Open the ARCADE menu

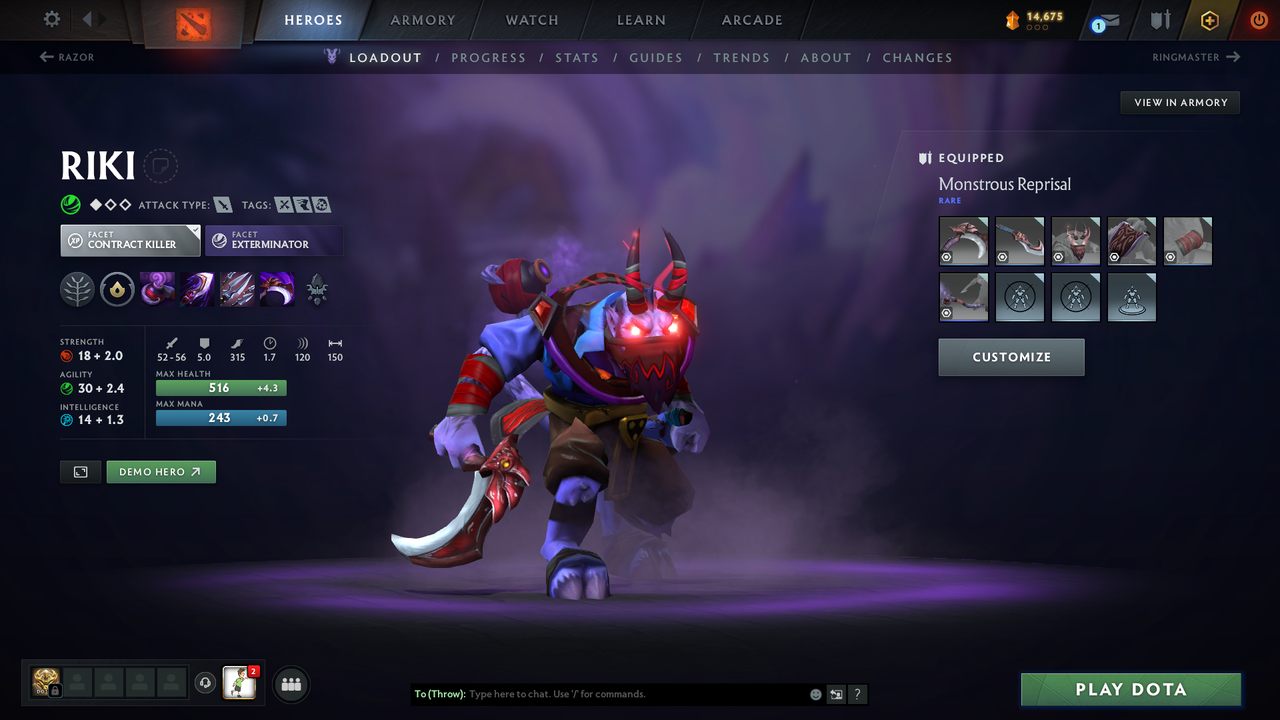coord(751,20)
